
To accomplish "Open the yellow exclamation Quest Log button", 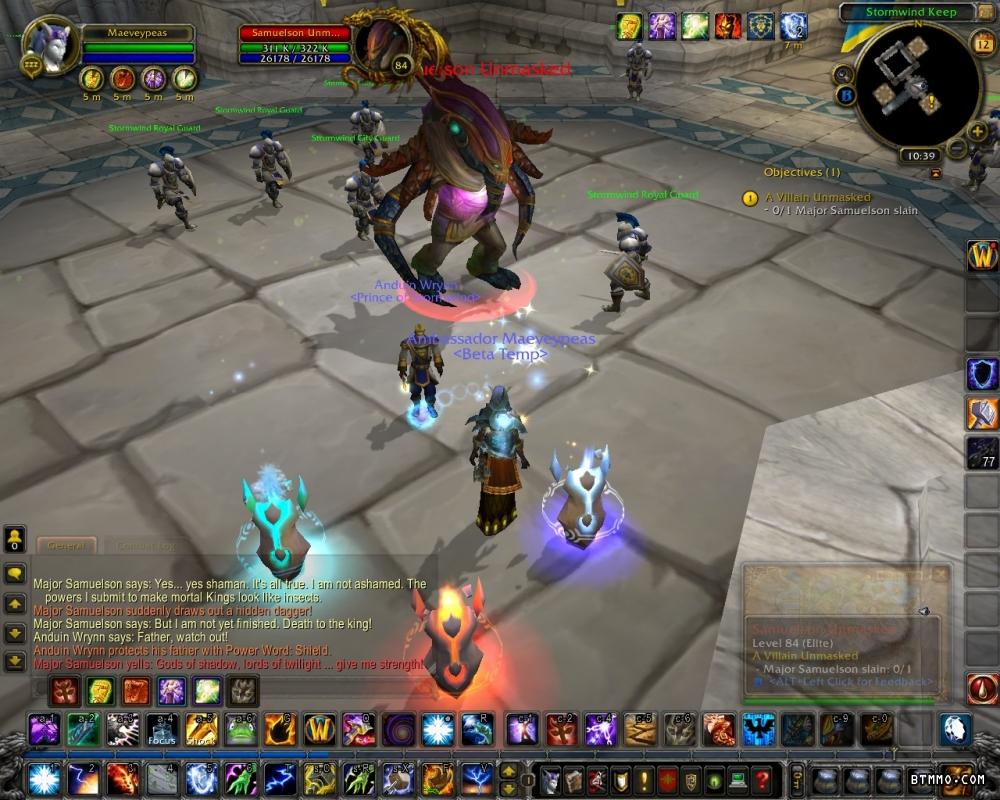I will pyautogui.click(x=643, y=778).
